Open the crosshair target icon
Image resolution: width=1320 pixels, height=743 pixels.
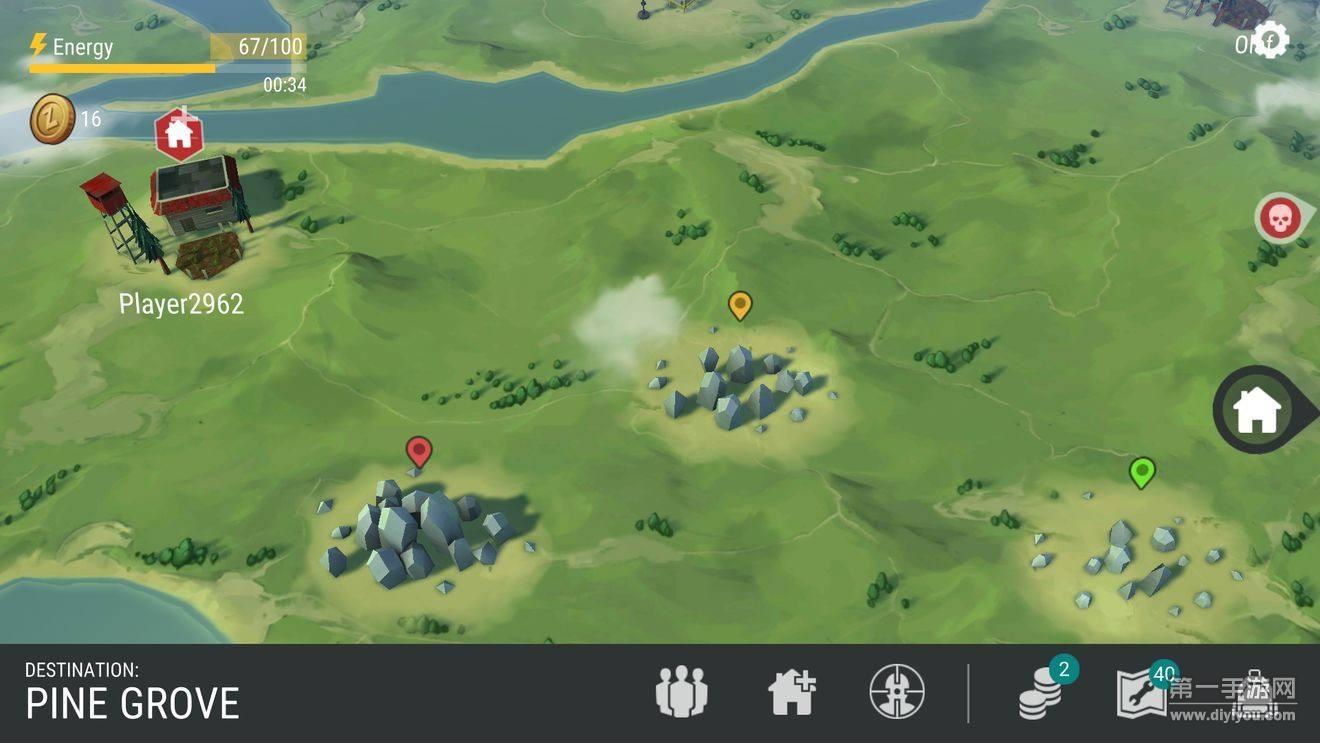[897, 692]
